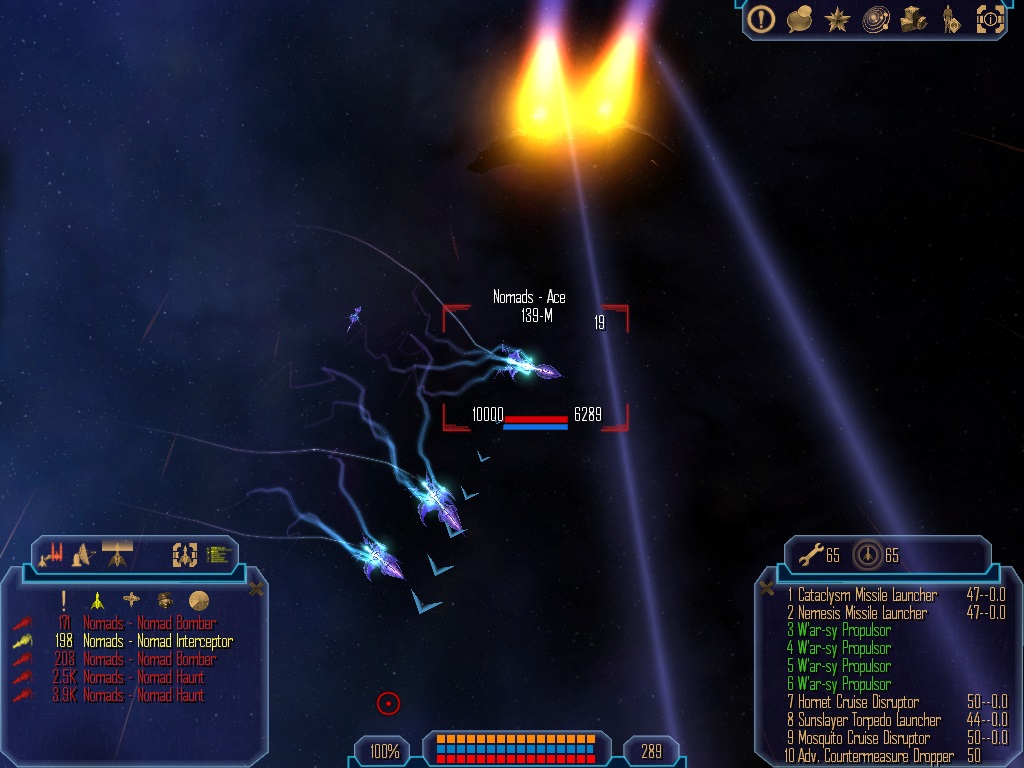Viewport: 1024px width, 768px height.
Task: Filter contacts by ships
Action: pos(97,601)
